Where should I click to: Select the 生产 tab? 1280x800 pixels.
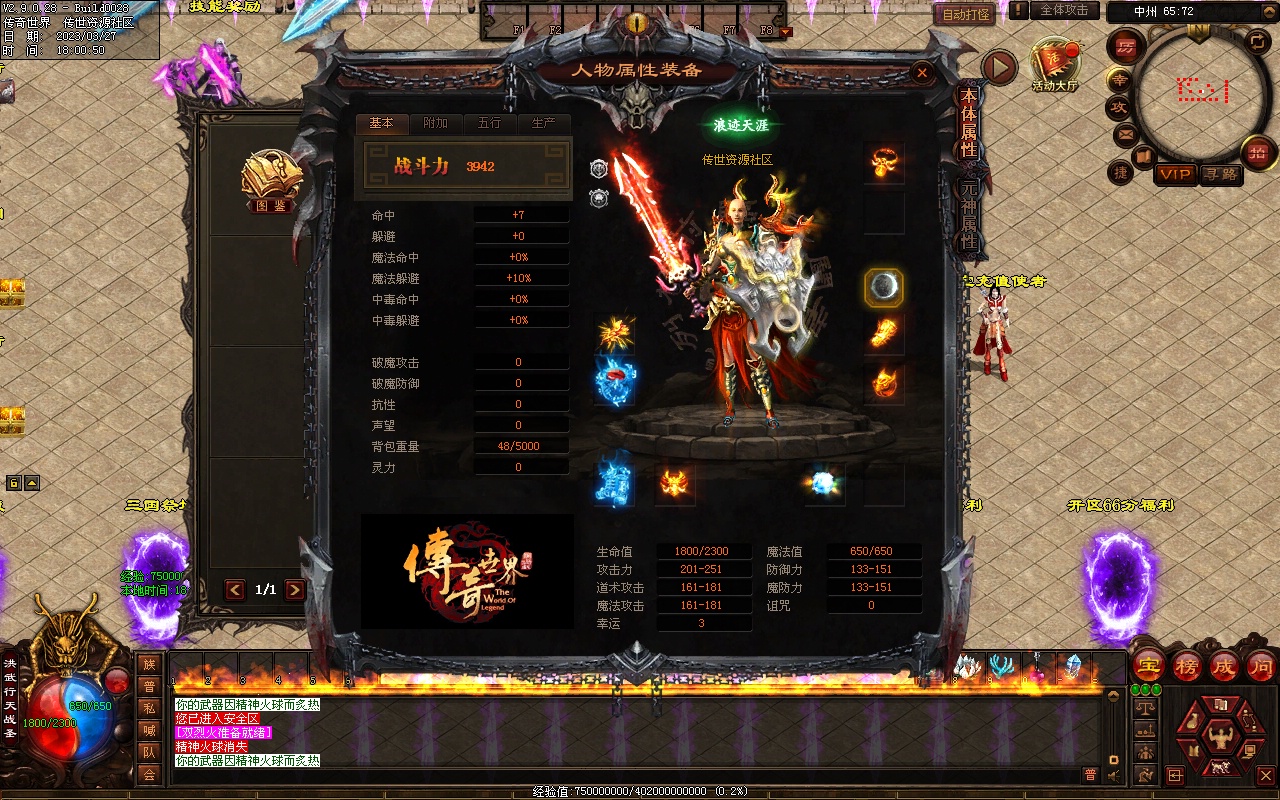coord(543,123)
